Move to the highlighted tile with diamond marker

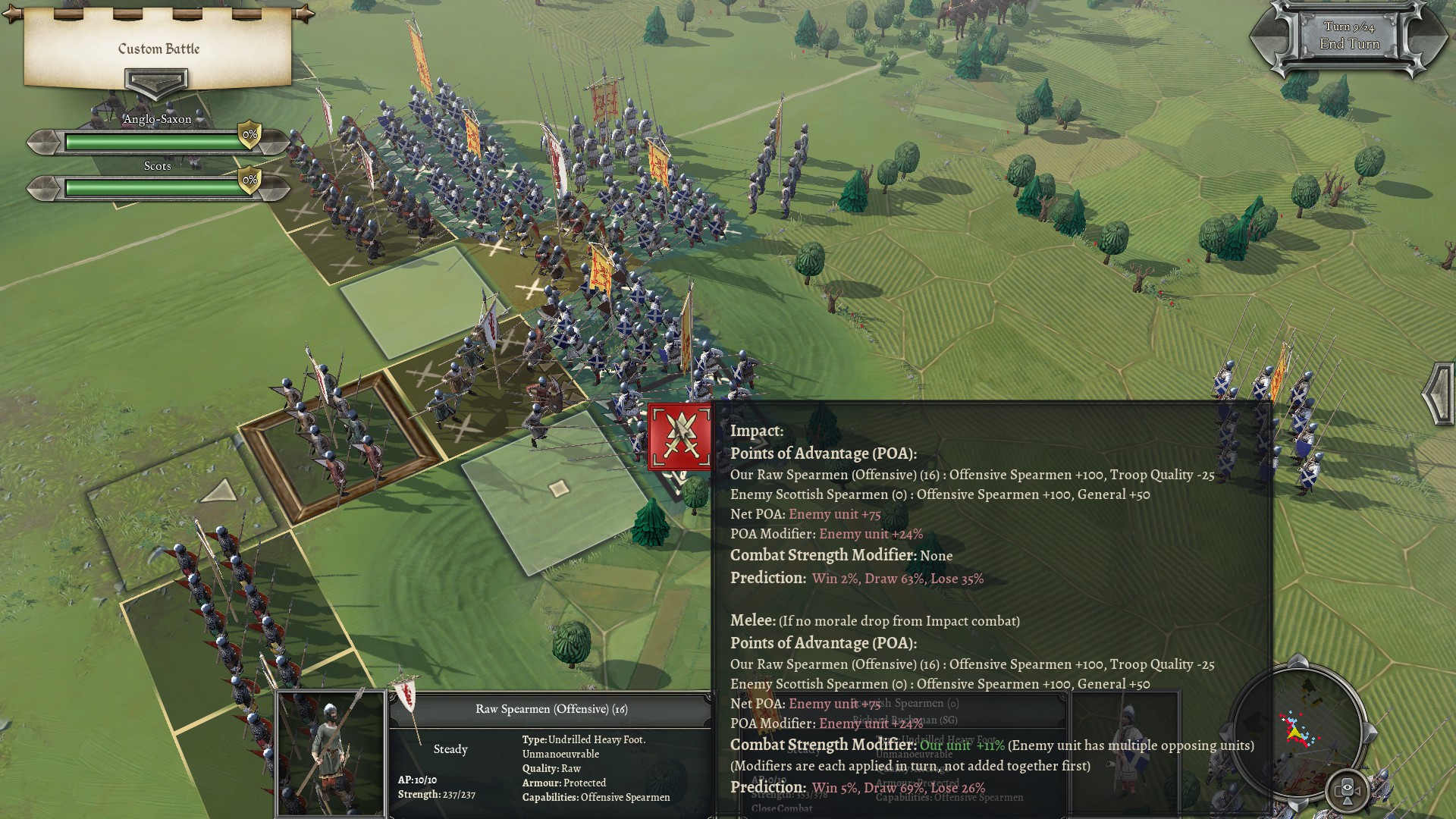click(x=559, y=488)
